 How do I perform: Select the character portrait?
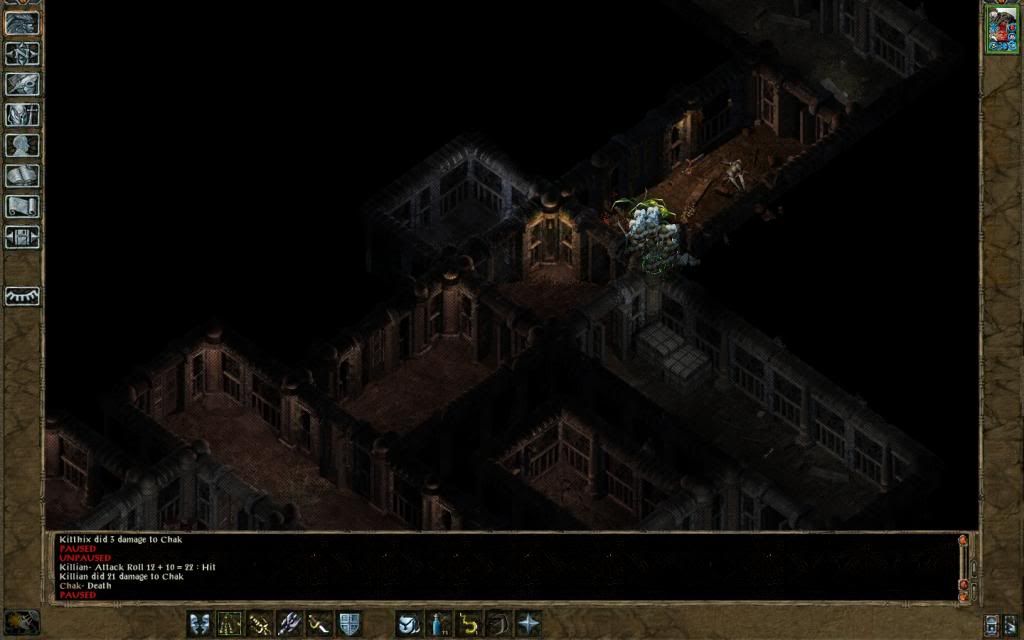click(x=1001, y=28)
